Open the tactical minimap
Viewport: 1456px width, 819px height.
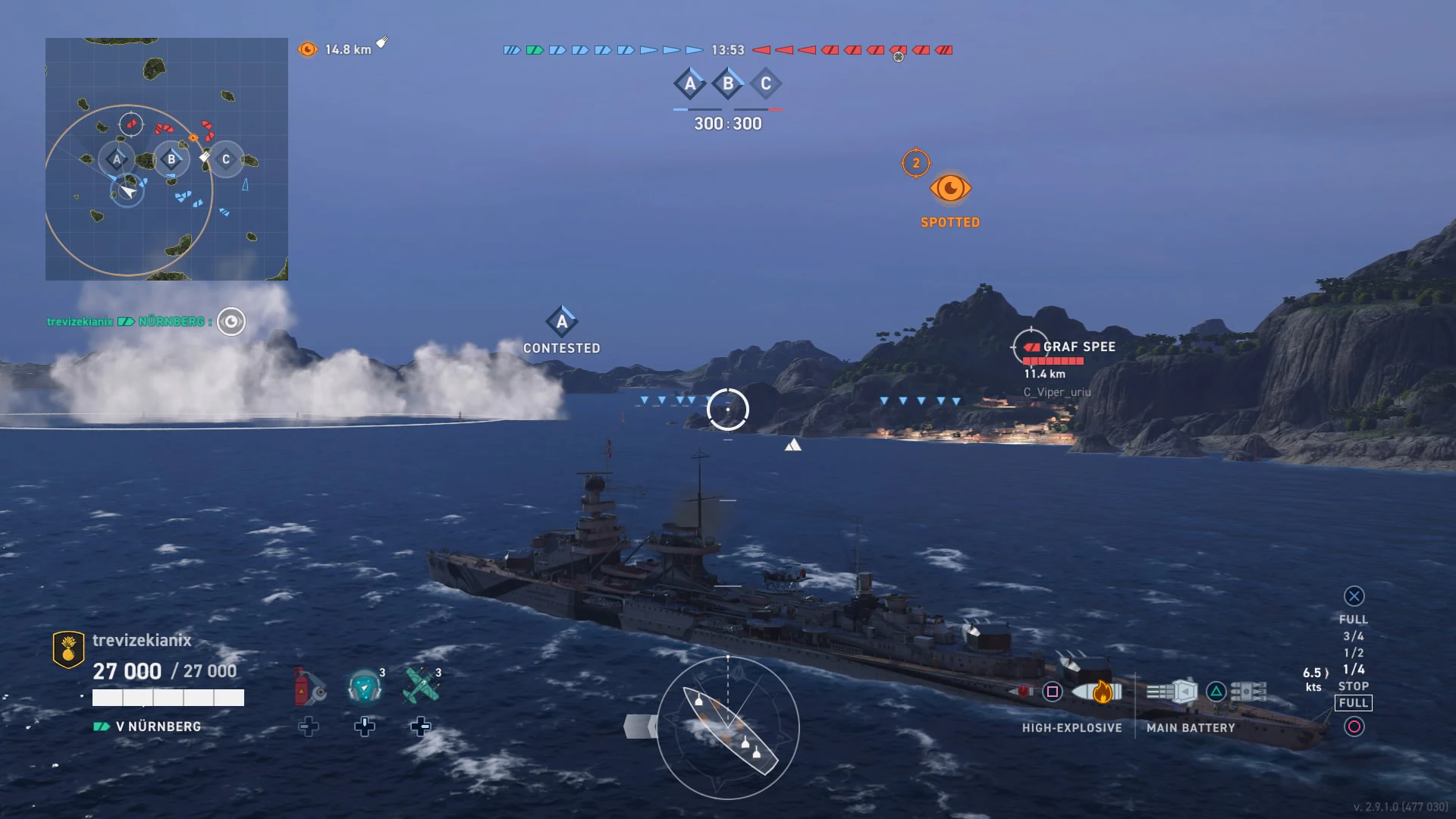tap(167, 159)
